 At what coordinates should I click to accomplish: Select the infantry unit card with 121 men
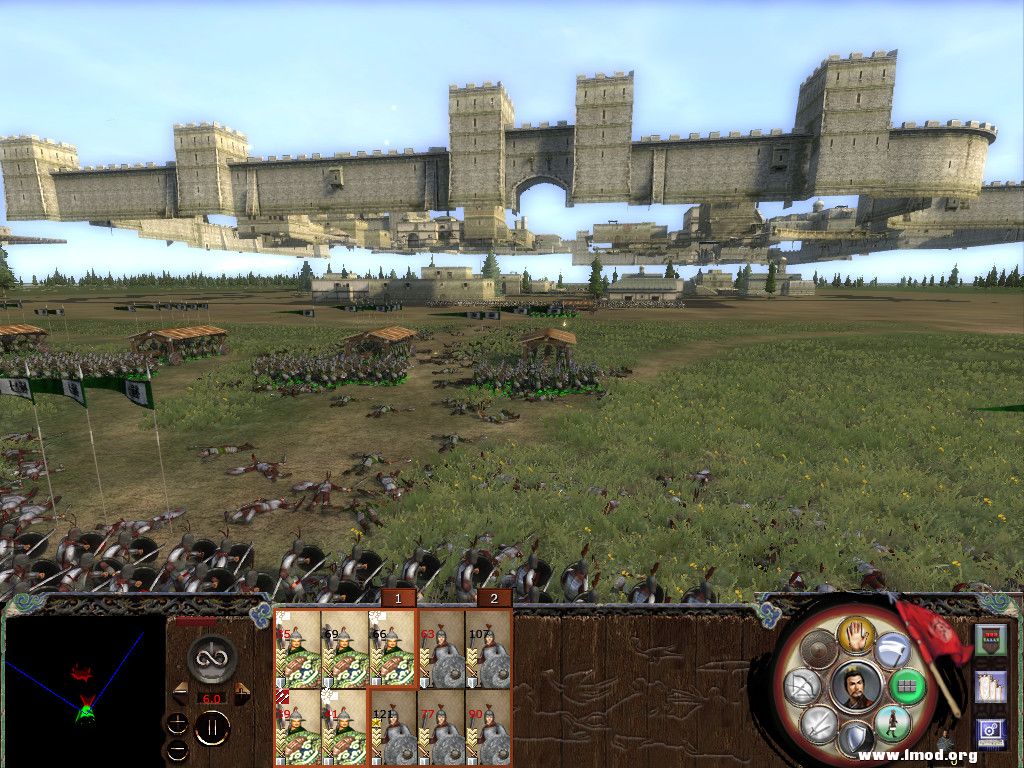[x=392, y=729]
